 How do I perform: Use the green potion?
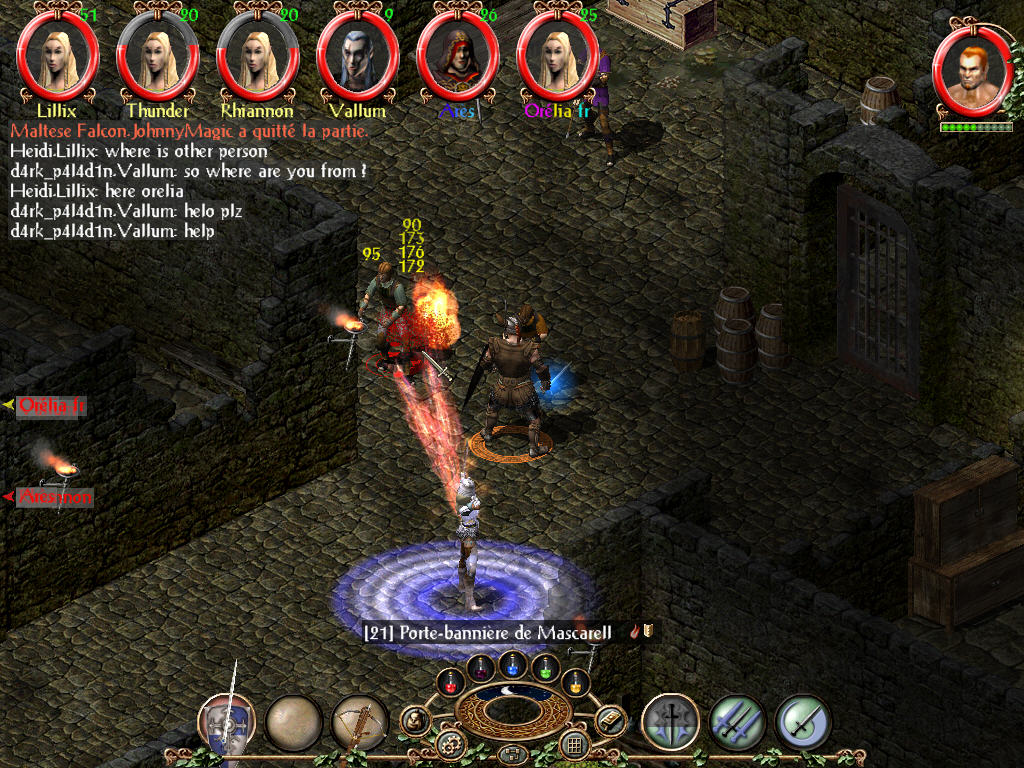coord(544,667)
